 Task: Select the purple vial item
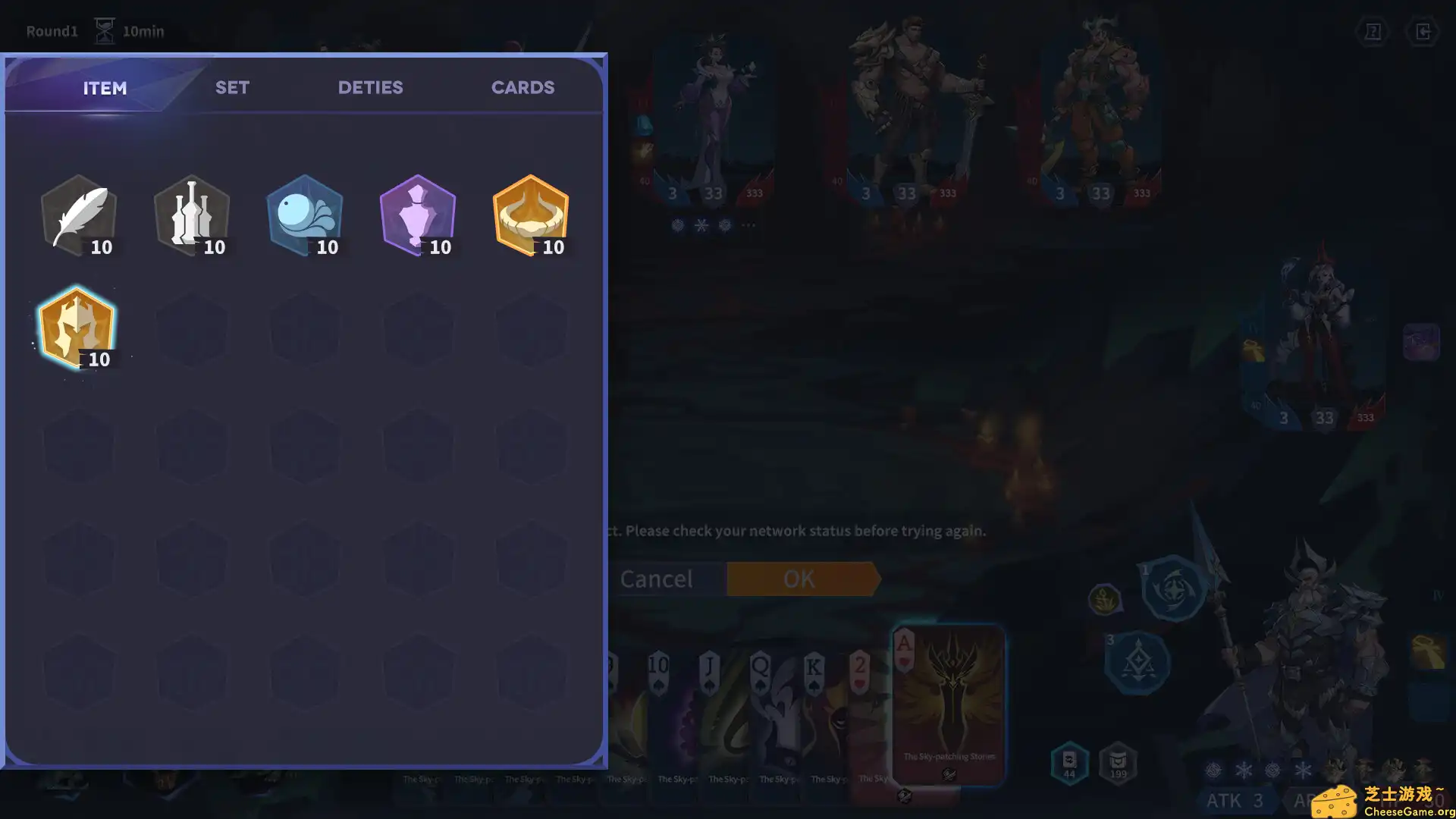pyautogui.click(x=418, y=215)
